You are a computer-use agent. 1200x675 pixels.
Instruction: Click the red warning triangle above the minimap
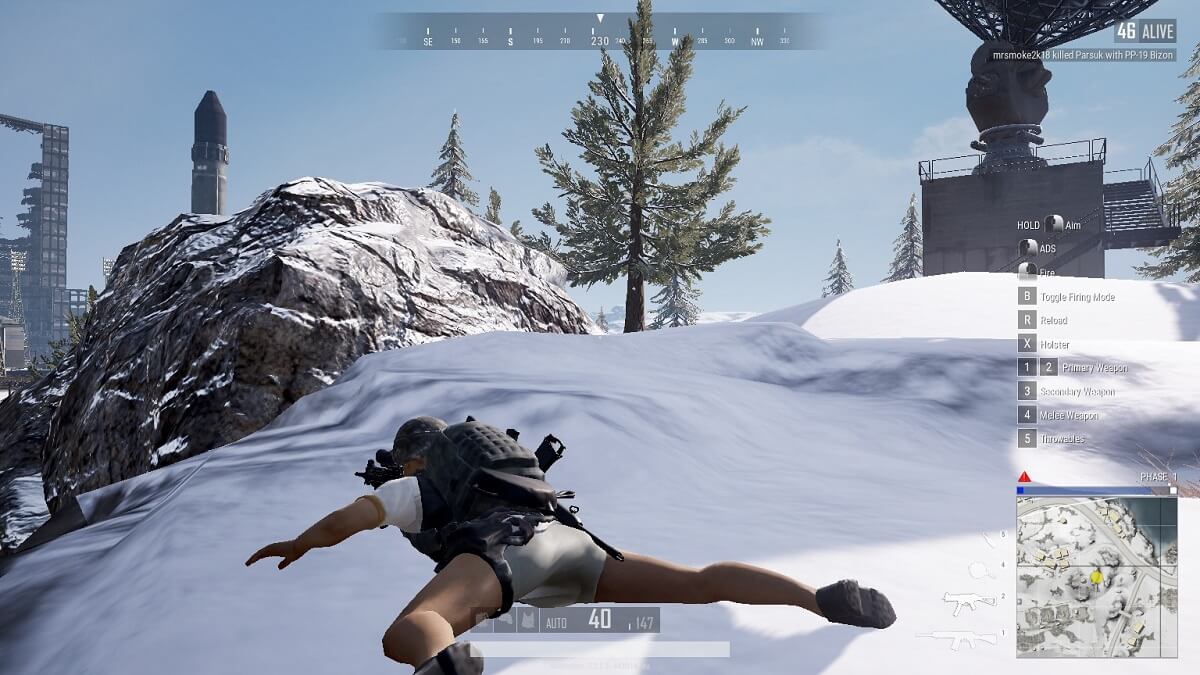pos(1024,477)
